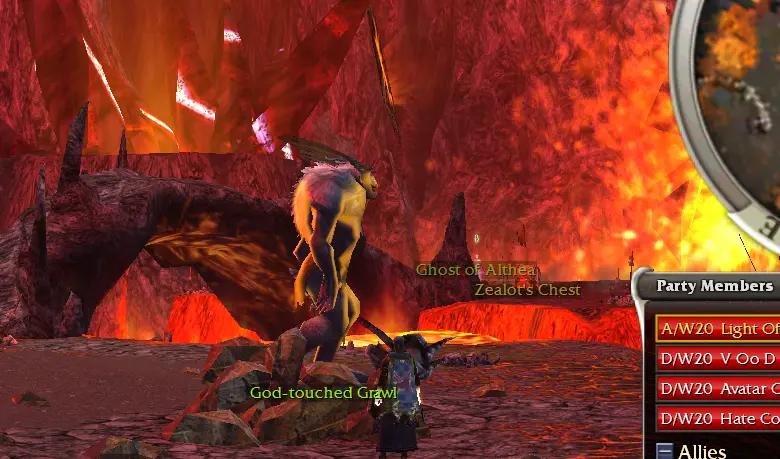The height and width of the screenshot is (459, 780).
Task: Select party member D/W20 V Oo D
Action: (718, 358)
